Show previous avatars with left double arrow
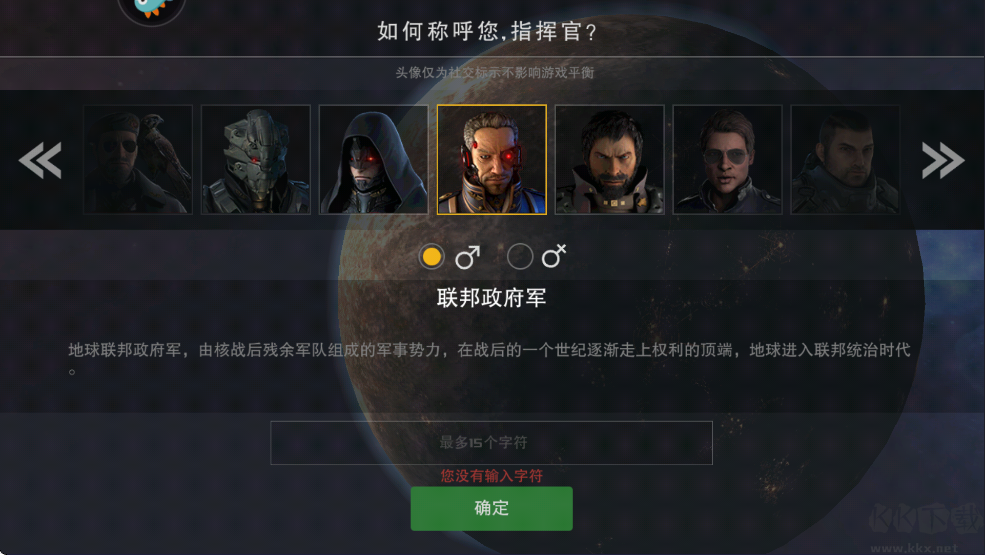985x555 pixels. coord(41,160)
